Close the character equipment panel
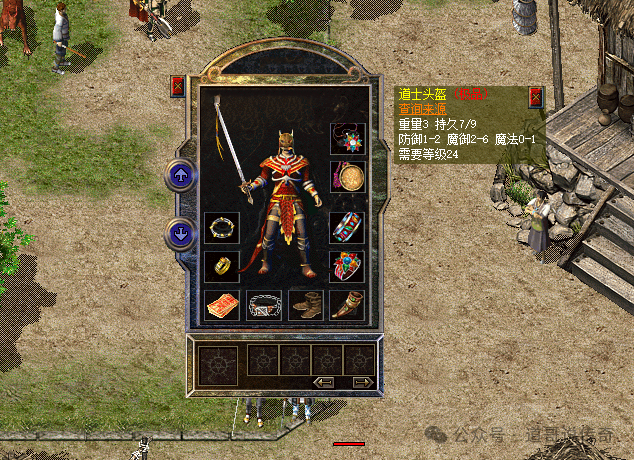 click(x=178, y=86)
